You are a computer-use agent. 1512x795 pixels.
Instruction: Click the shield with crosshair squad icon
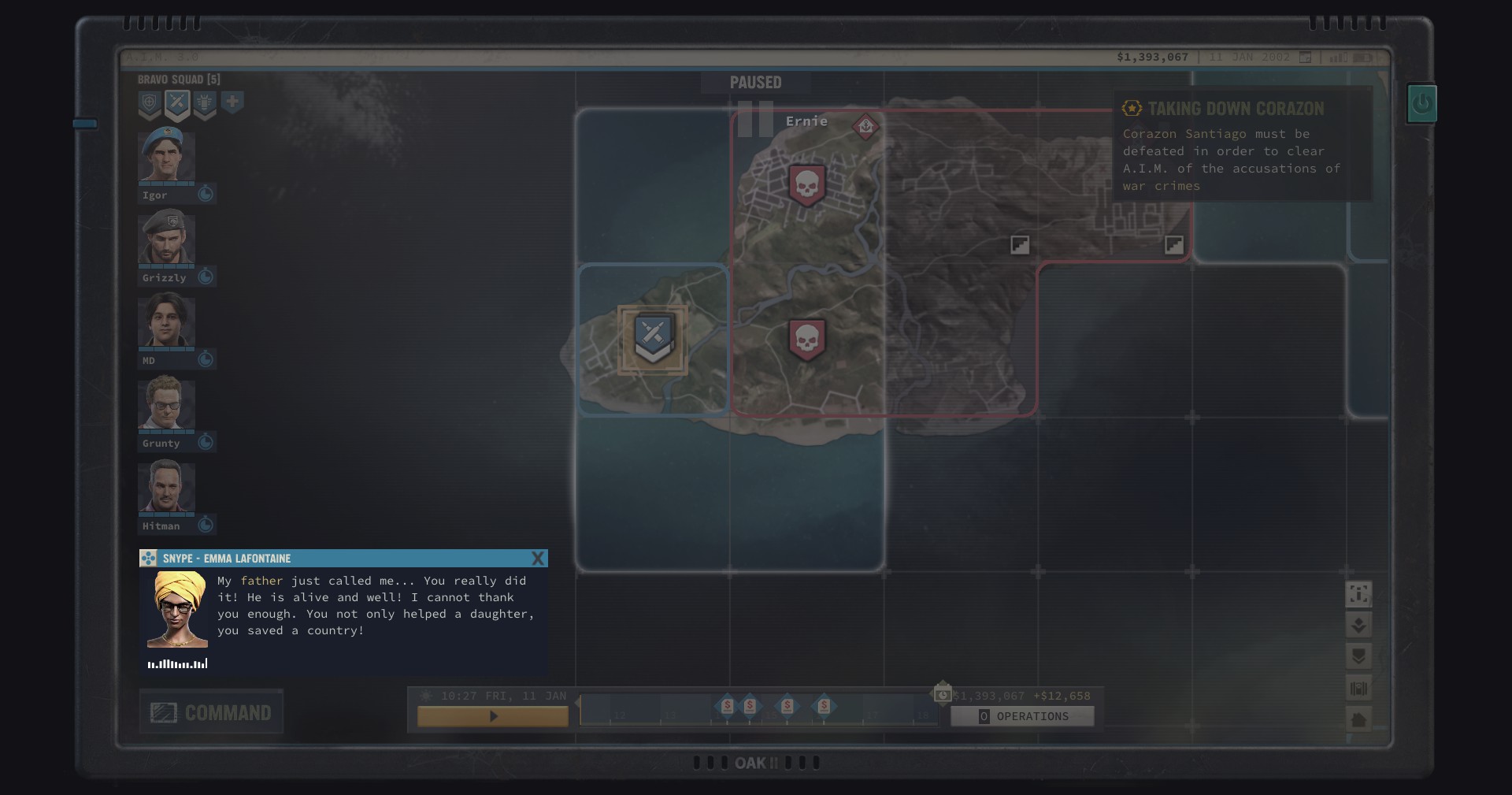tap(150, 104)
